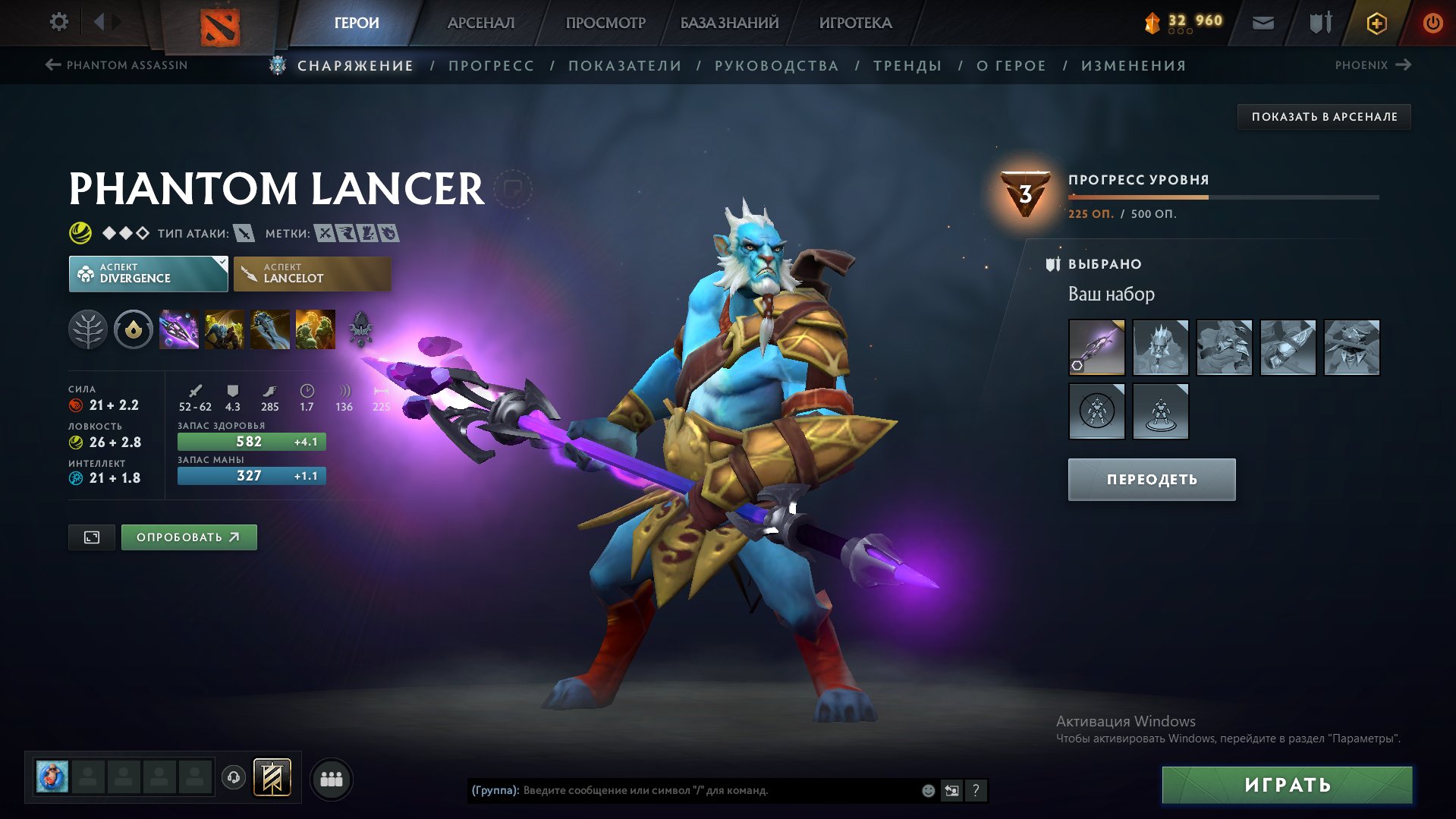Select the Juxtapose ultimate ability icon
The height and width of the screenshot is (819, 1456).
pos(315,329)
